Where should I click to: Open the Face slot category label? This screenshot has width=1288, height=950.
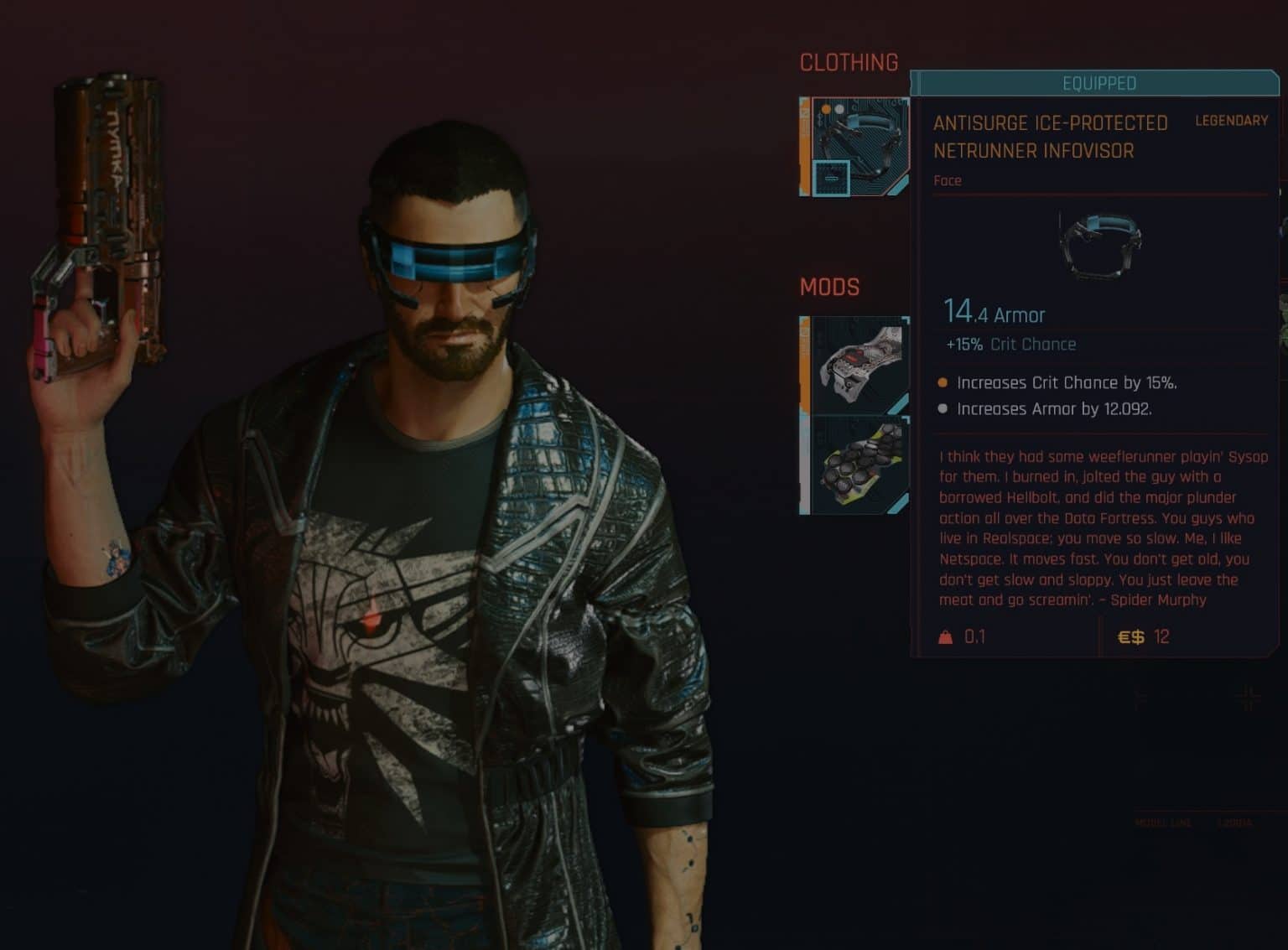pos(948,180)
